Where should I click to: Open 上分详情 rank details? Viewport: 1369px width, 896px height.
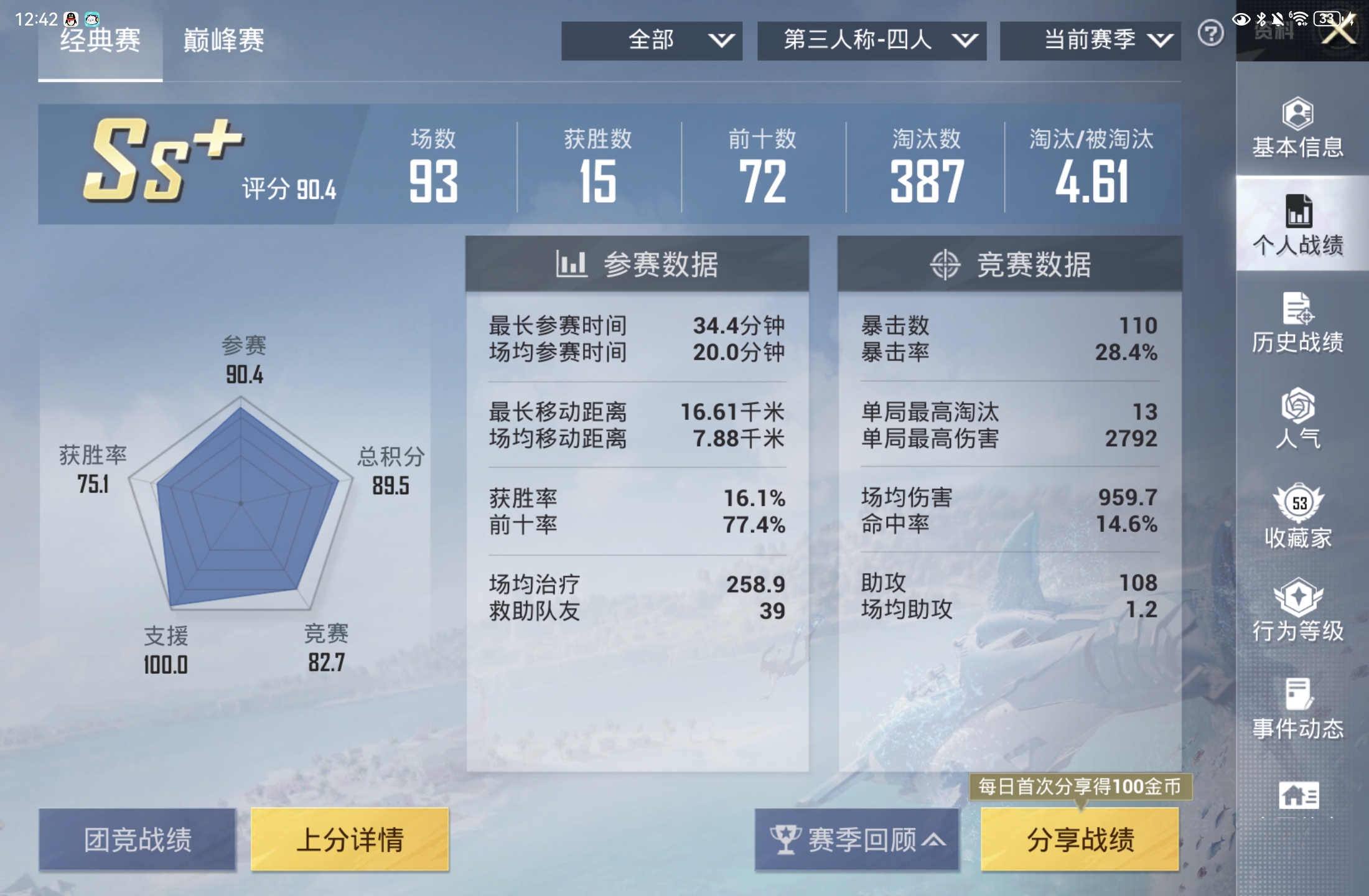point(350,839)
